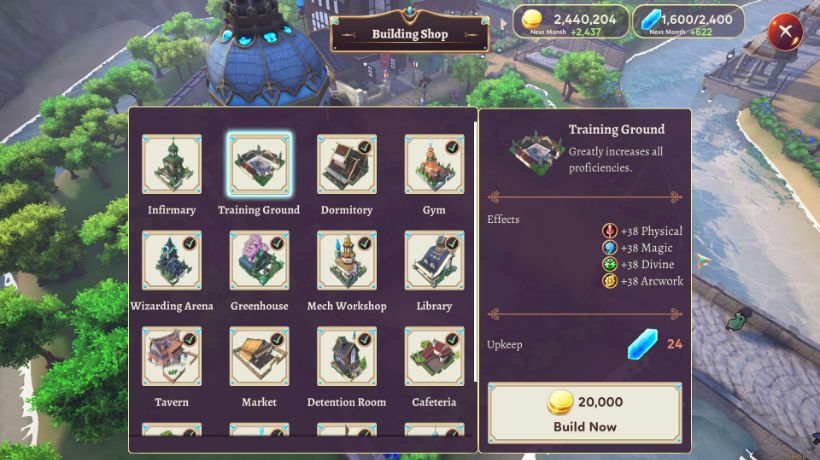
Task: Select the Tavern building tile
Action: [x=171, y=357]
